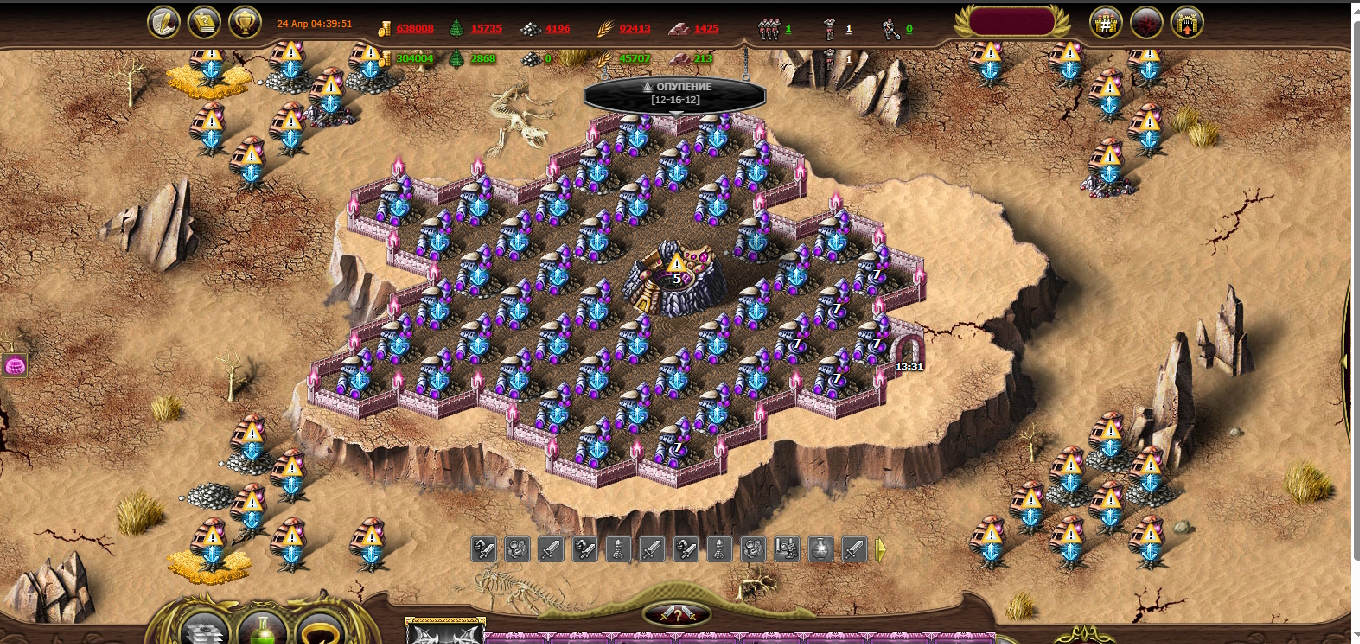Open the ОПУПЕНИЕ castle name plate
1360x644 pixels.
pos(675,94)
